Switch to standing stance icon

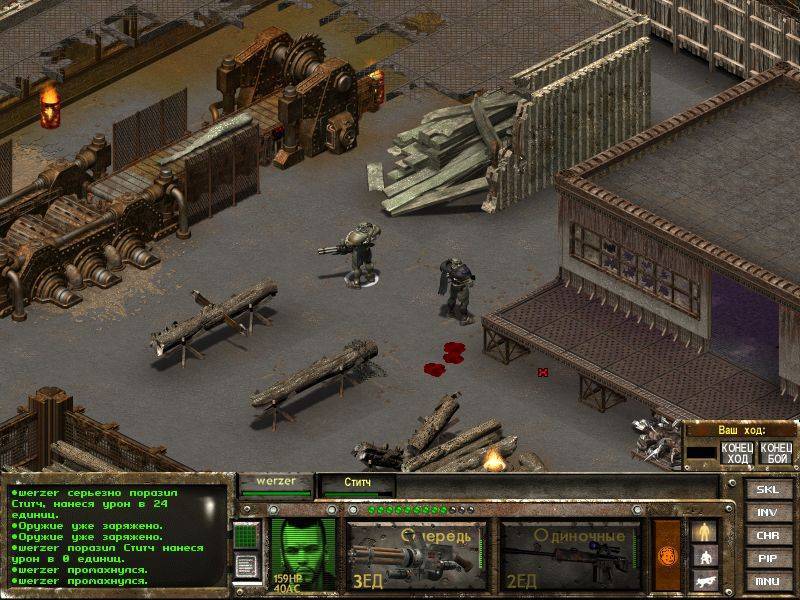pos(704,531)
